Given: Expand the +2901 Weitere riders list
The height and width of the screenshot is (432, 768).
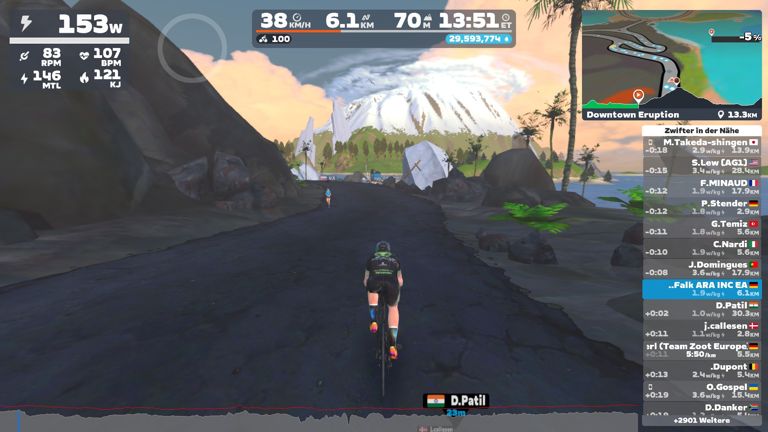Looking at the screenshot, I should coord(701,421).
